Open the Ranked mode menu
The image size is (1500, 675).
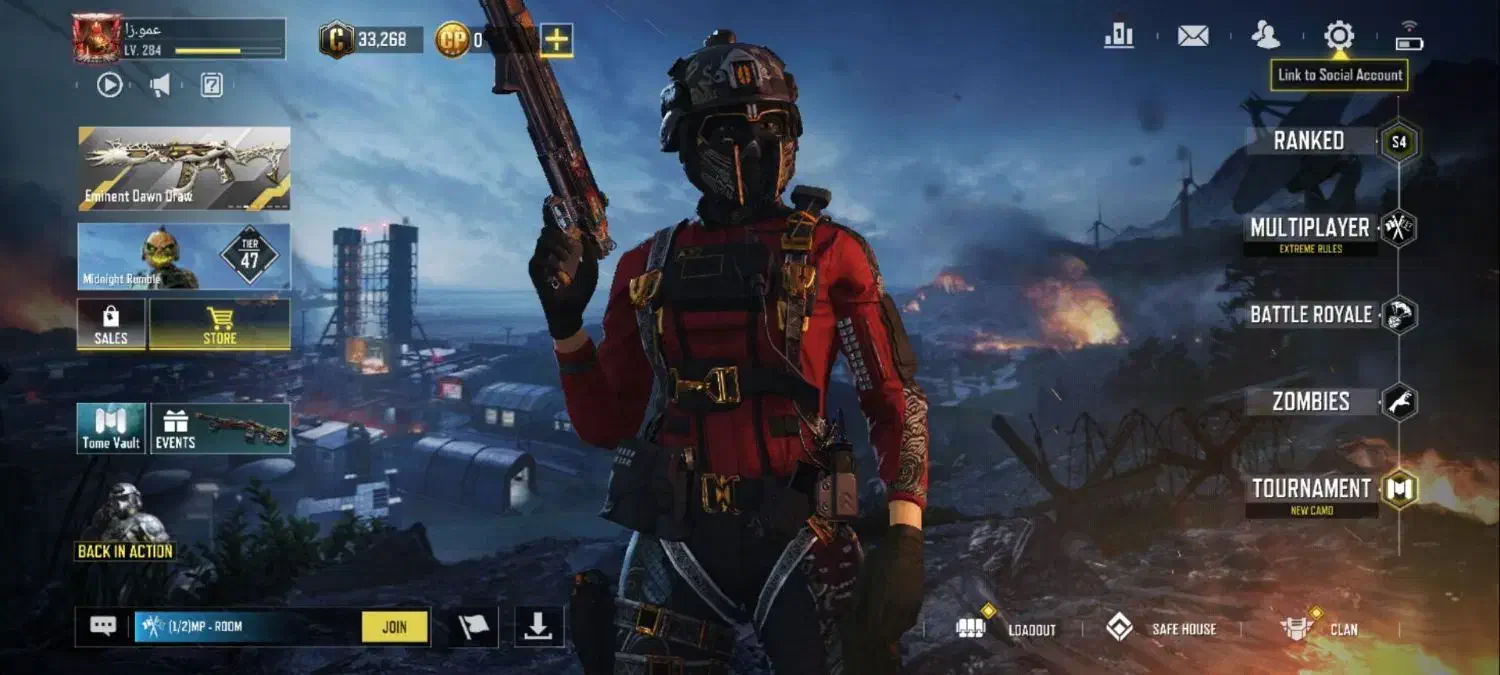click(1310, 141)
